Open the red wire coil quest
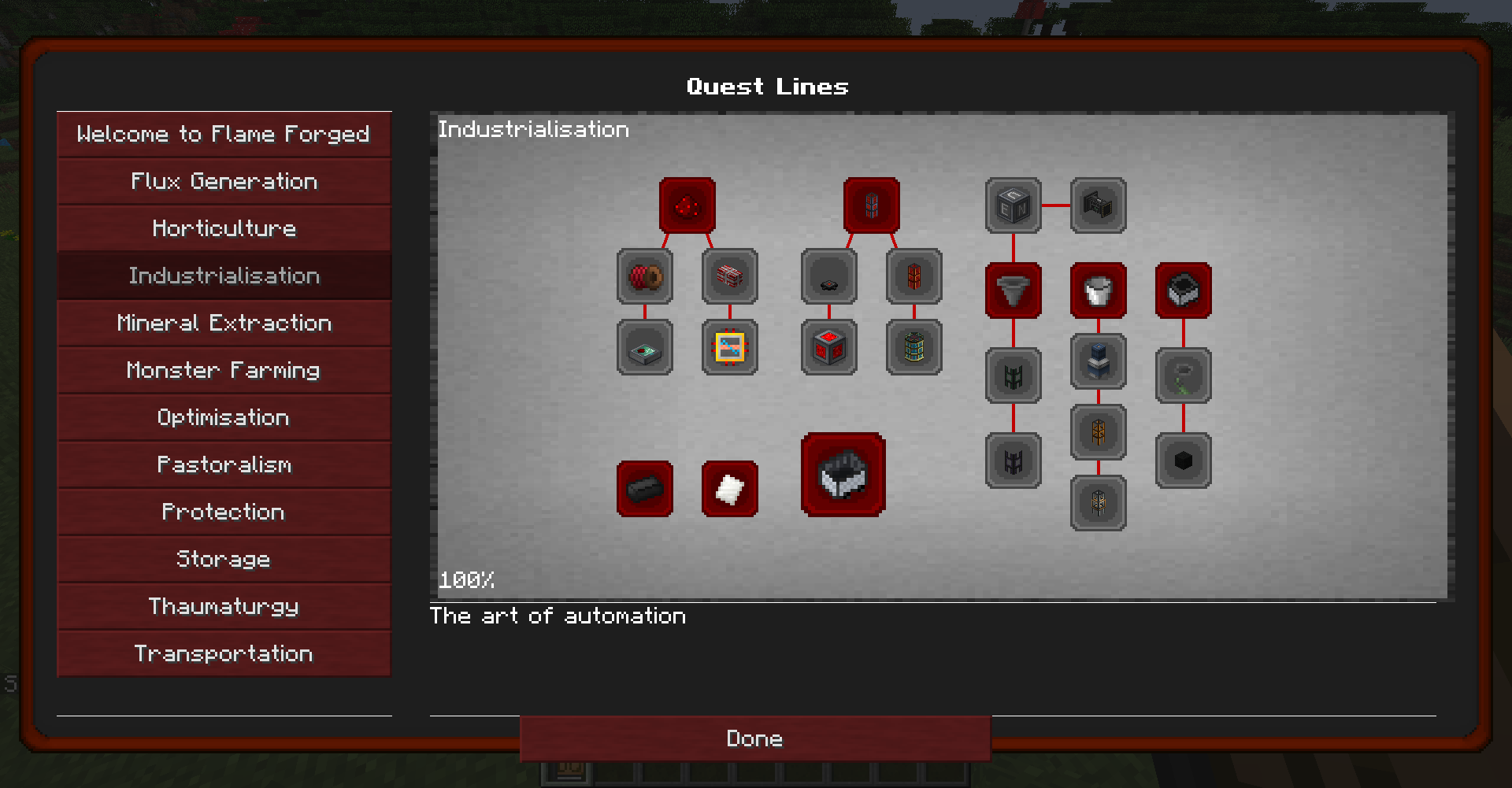This screenshot has height=788, width=1512. [644, 276]
